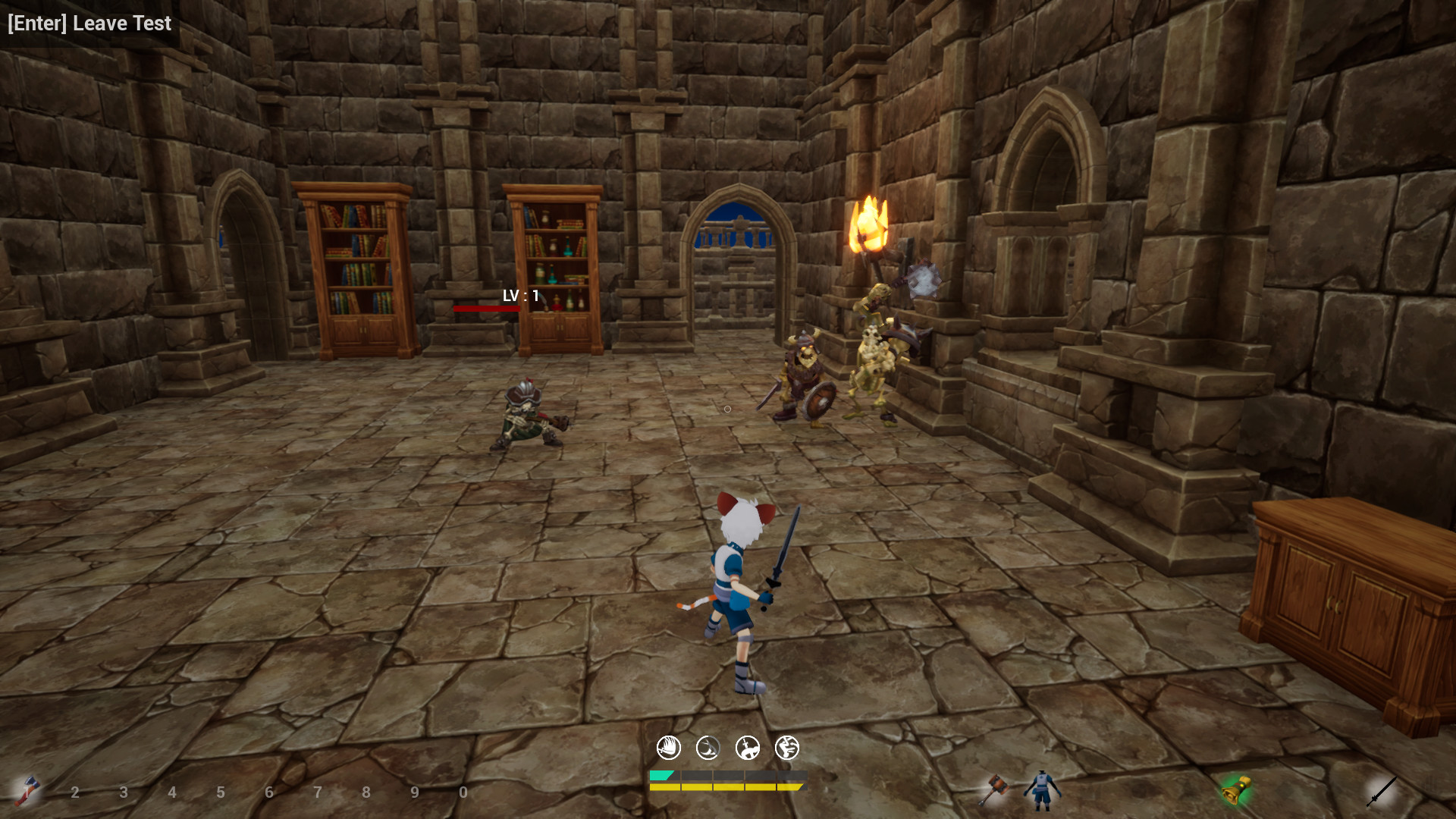Activate the dash kick ability icon
Viewport: 1456px width, 819px height.
pyautogui.click(x=787, y=748)
